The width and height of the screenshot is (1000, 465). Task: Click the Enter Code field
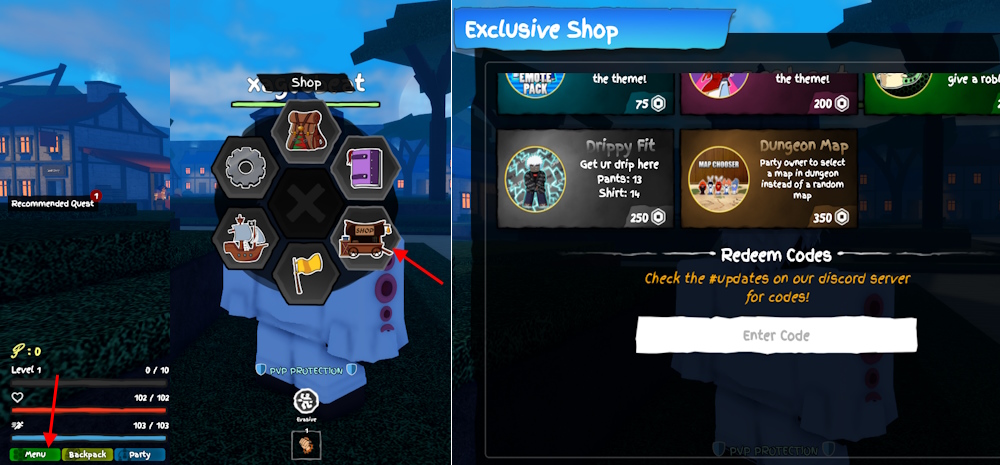pyautogui.click(x=776, y=335)
